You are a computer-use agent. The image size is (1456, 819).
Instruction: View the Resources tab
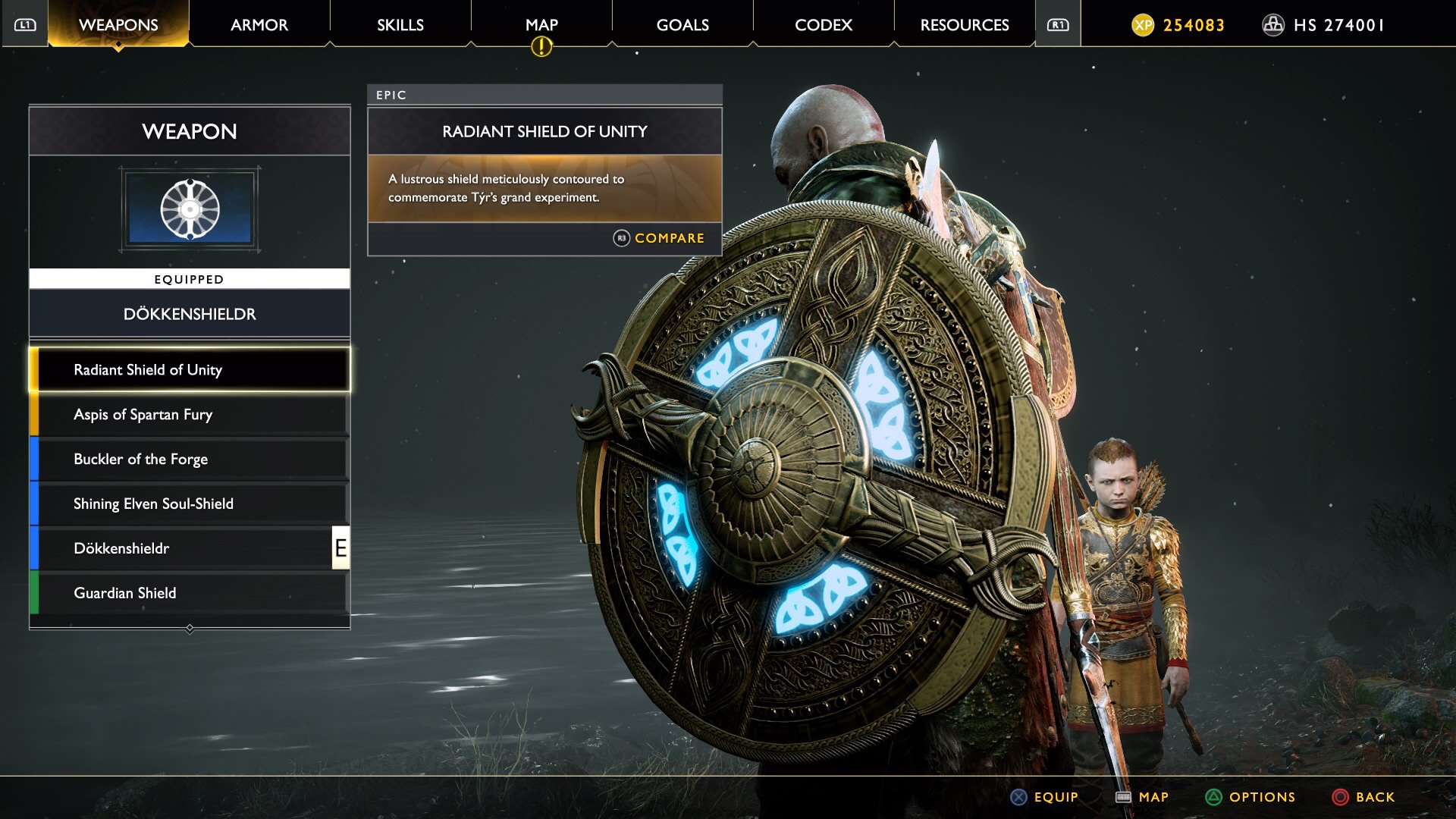click(x=965, y=25)
